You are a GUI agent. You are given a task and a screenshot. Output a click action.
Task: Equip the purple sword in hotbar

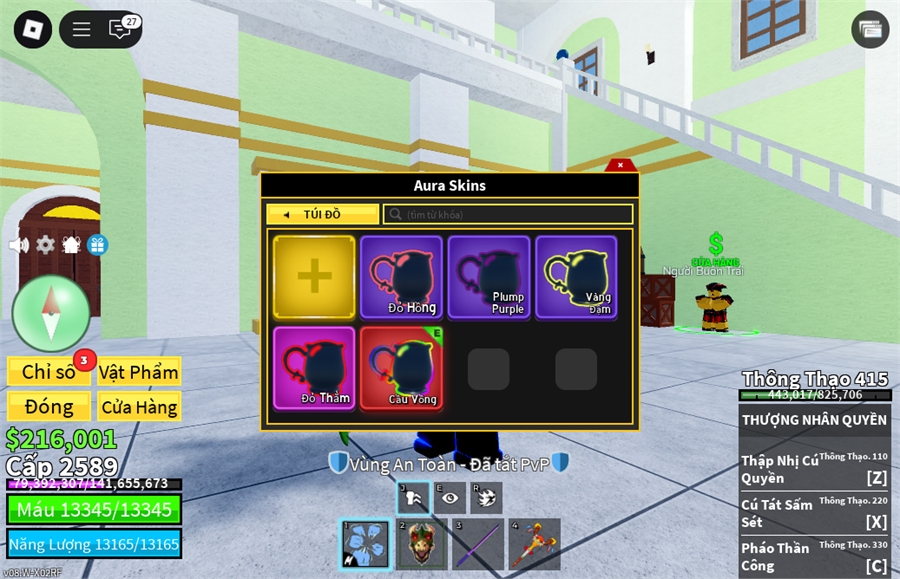click(x=477, y=544)
